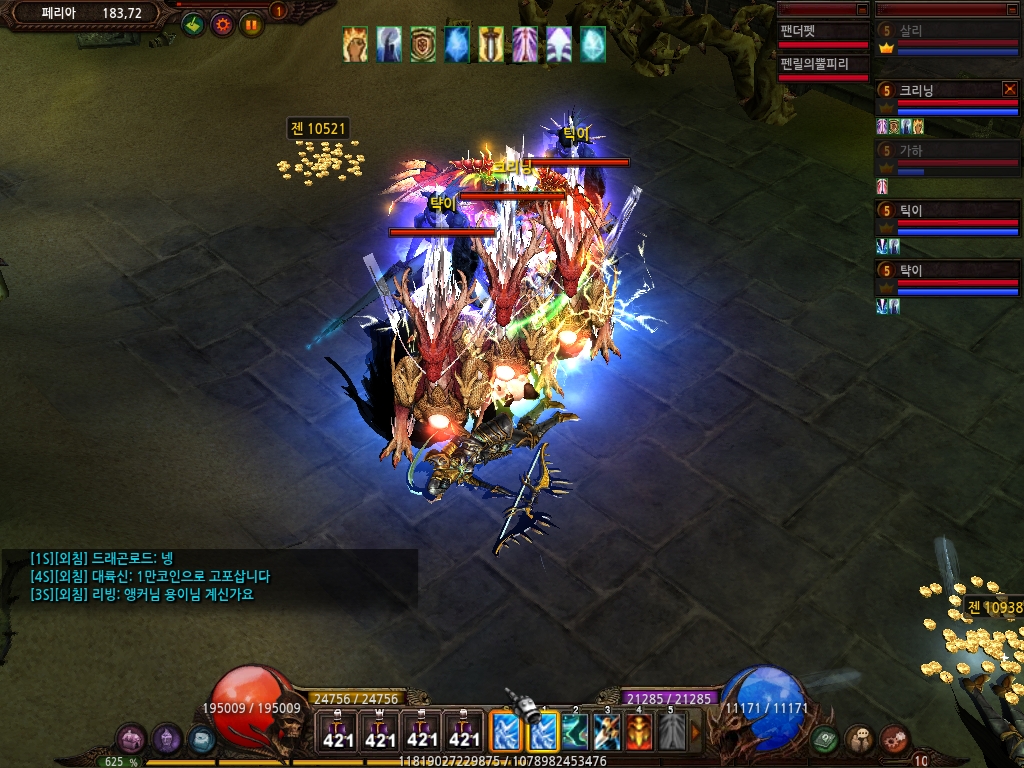This screenshot has width=1024, height=768.
Task: Activate the red-gold armor skill
Action: tap(639, 732)
